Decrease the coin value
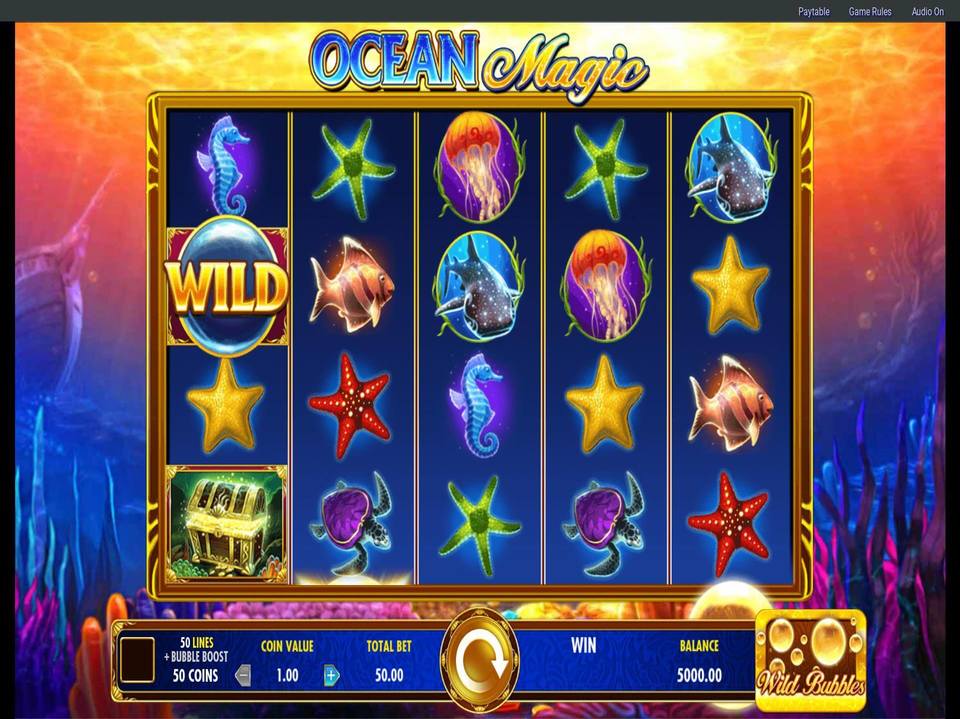 click(243, 675)
